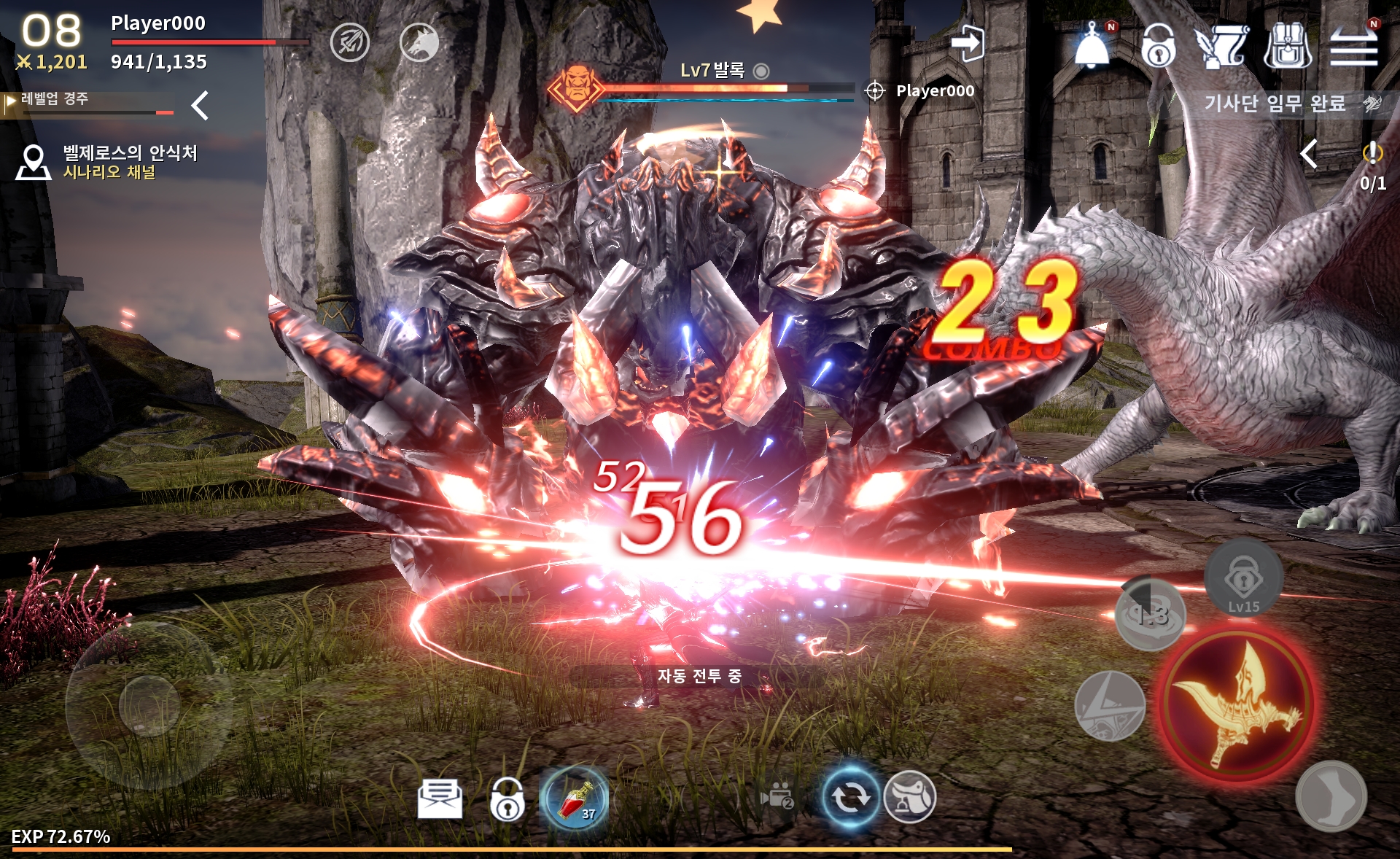The image size is (1400, 859).
Task: Tap the exit door arrow icon
Action: click(968, 44)
